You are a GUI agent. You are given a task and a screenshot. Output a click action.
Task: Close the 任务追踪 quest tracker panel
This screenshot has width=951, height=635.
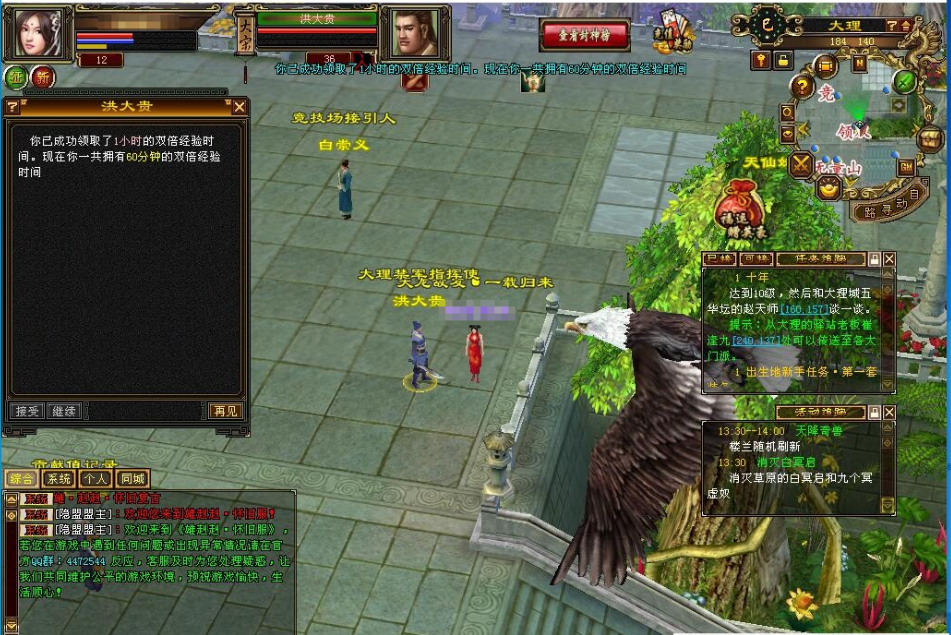coord(890,258)
